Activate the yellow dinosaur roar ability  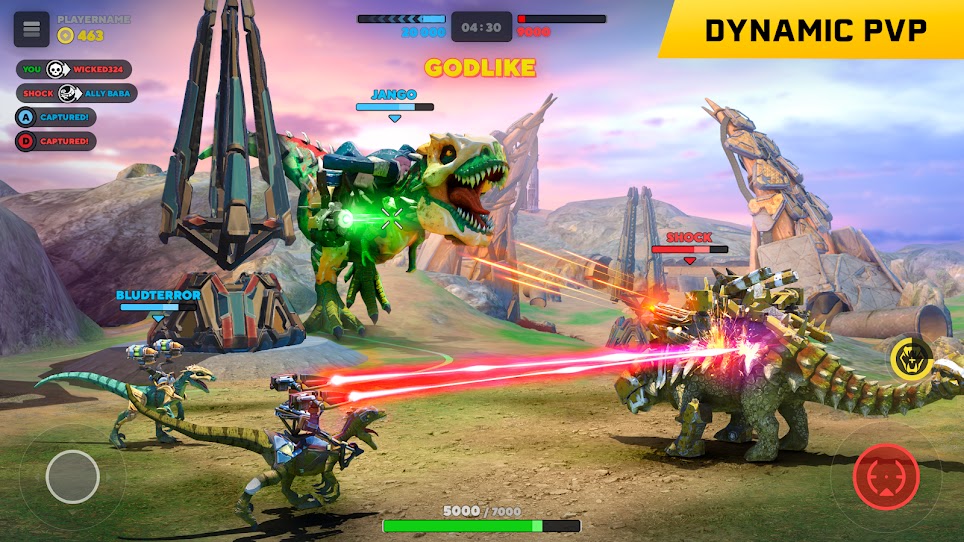tap(911, 358)
